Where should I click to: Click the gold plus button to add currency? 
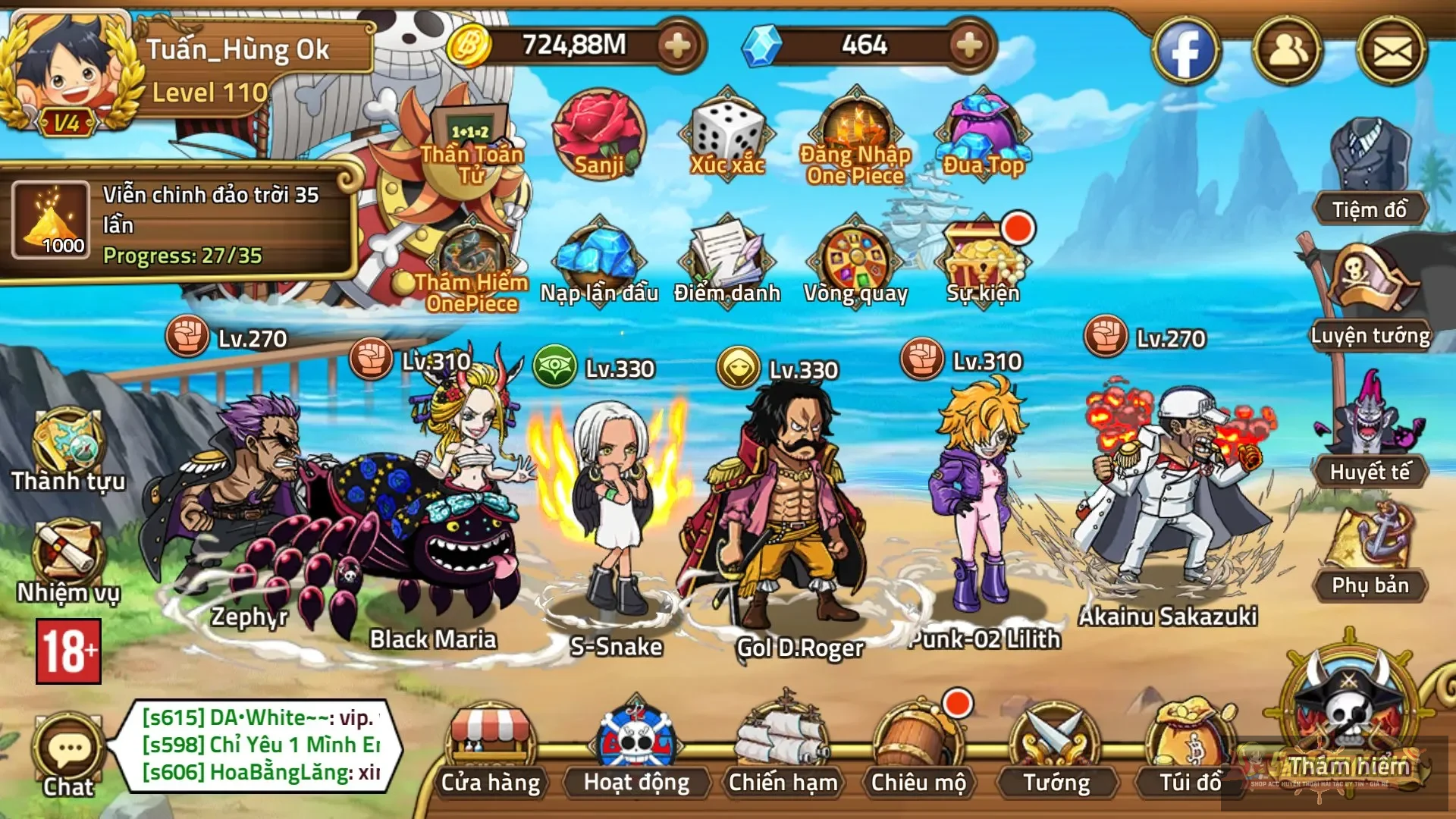[x=677, y=47]
